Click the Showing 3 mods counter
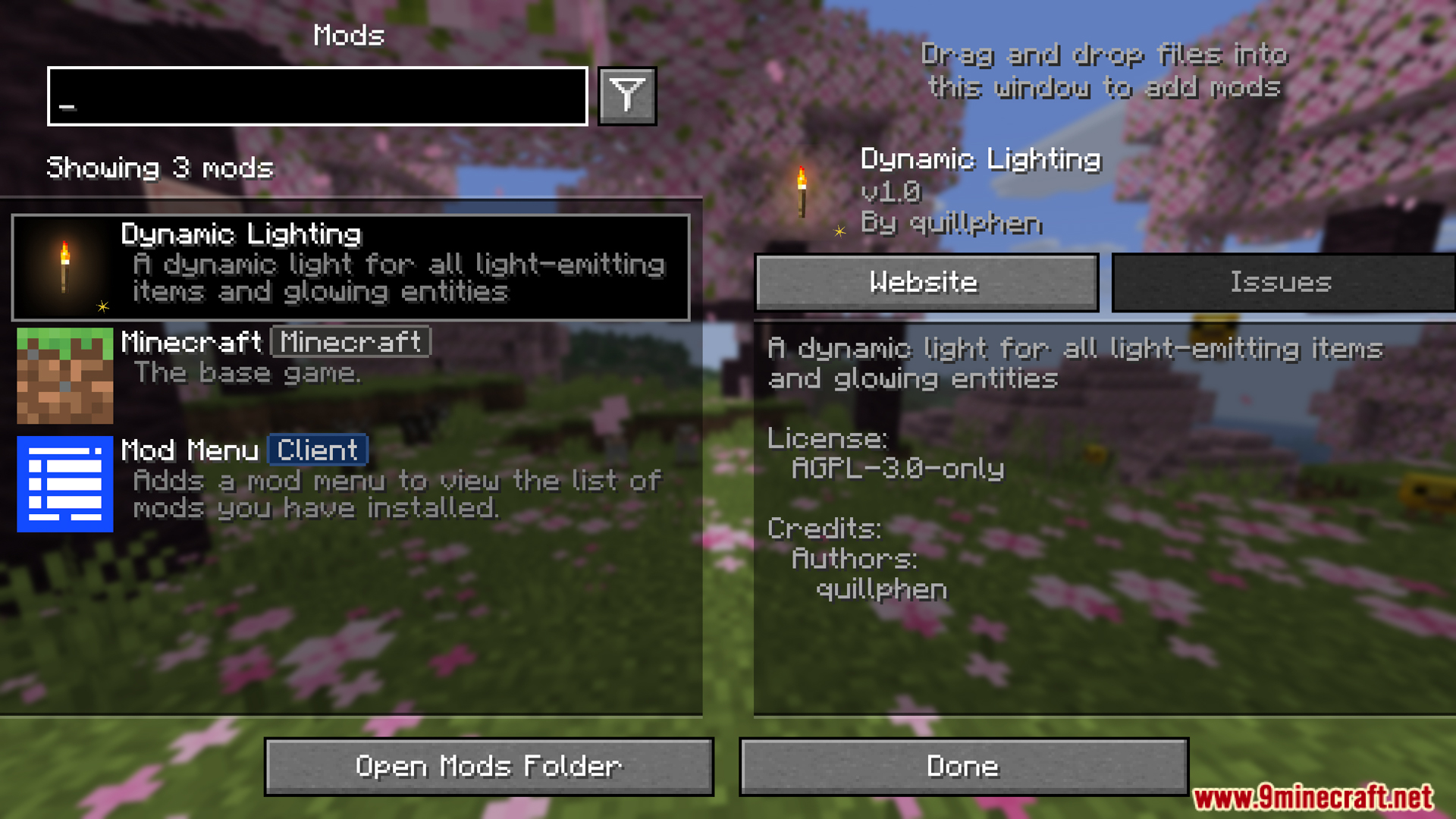This screenshot has height=819, width=1456. tap(160, 168)
